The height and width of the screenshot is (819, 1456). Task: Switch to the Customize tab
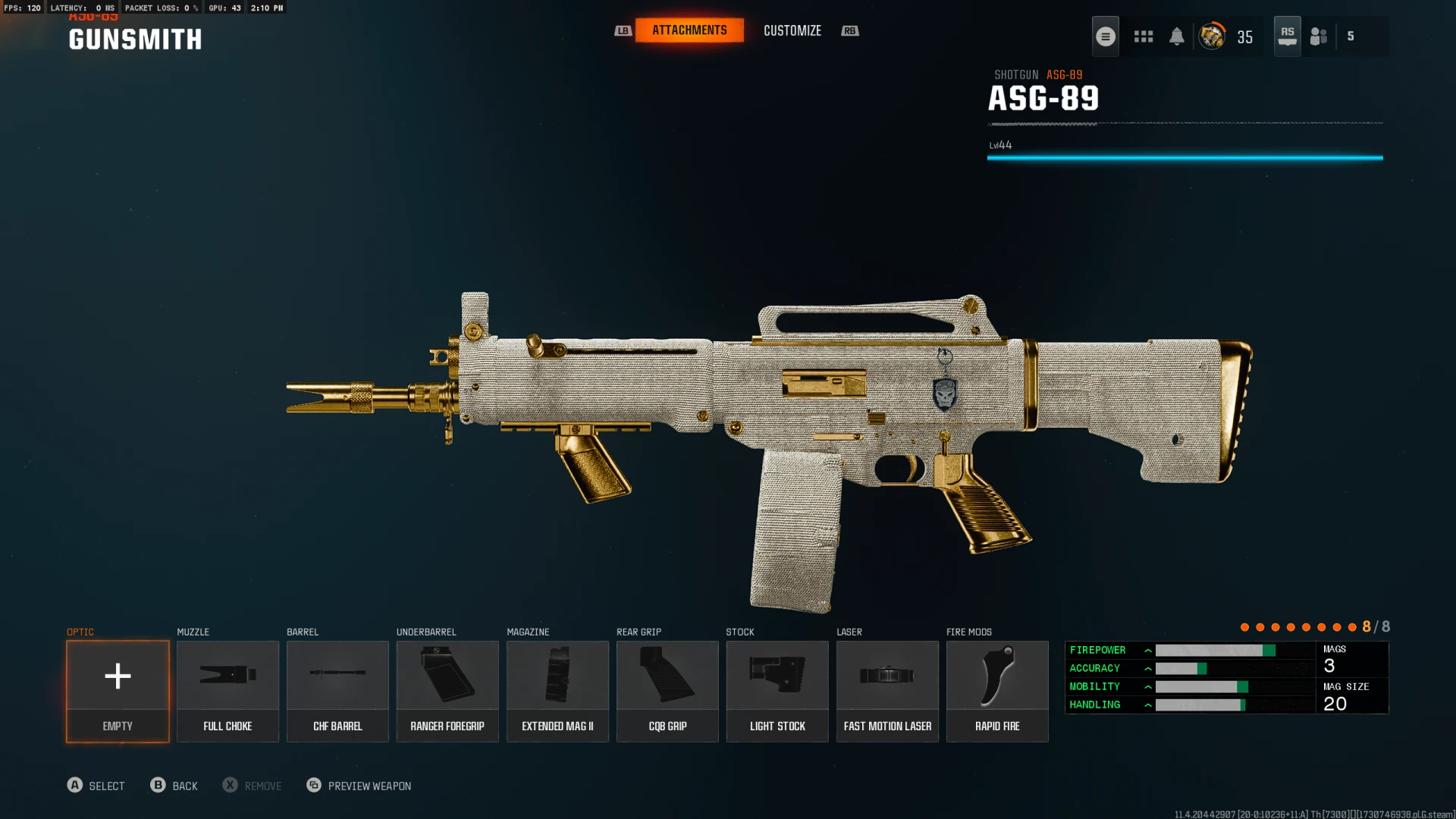coord(792,30)
